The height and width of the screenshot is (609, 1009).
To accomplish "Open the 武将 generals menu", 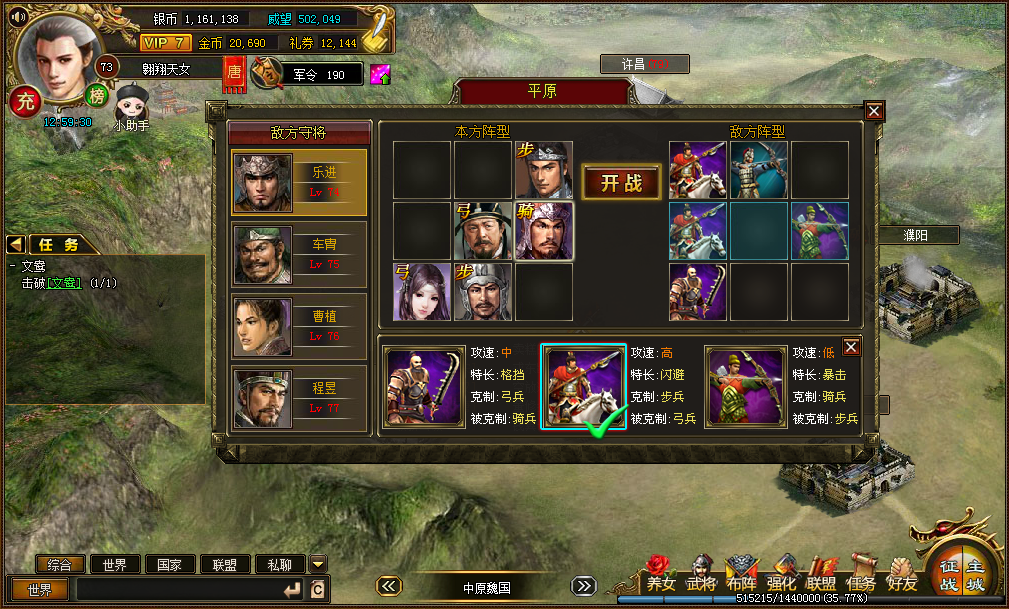I will tap(701, 574).
